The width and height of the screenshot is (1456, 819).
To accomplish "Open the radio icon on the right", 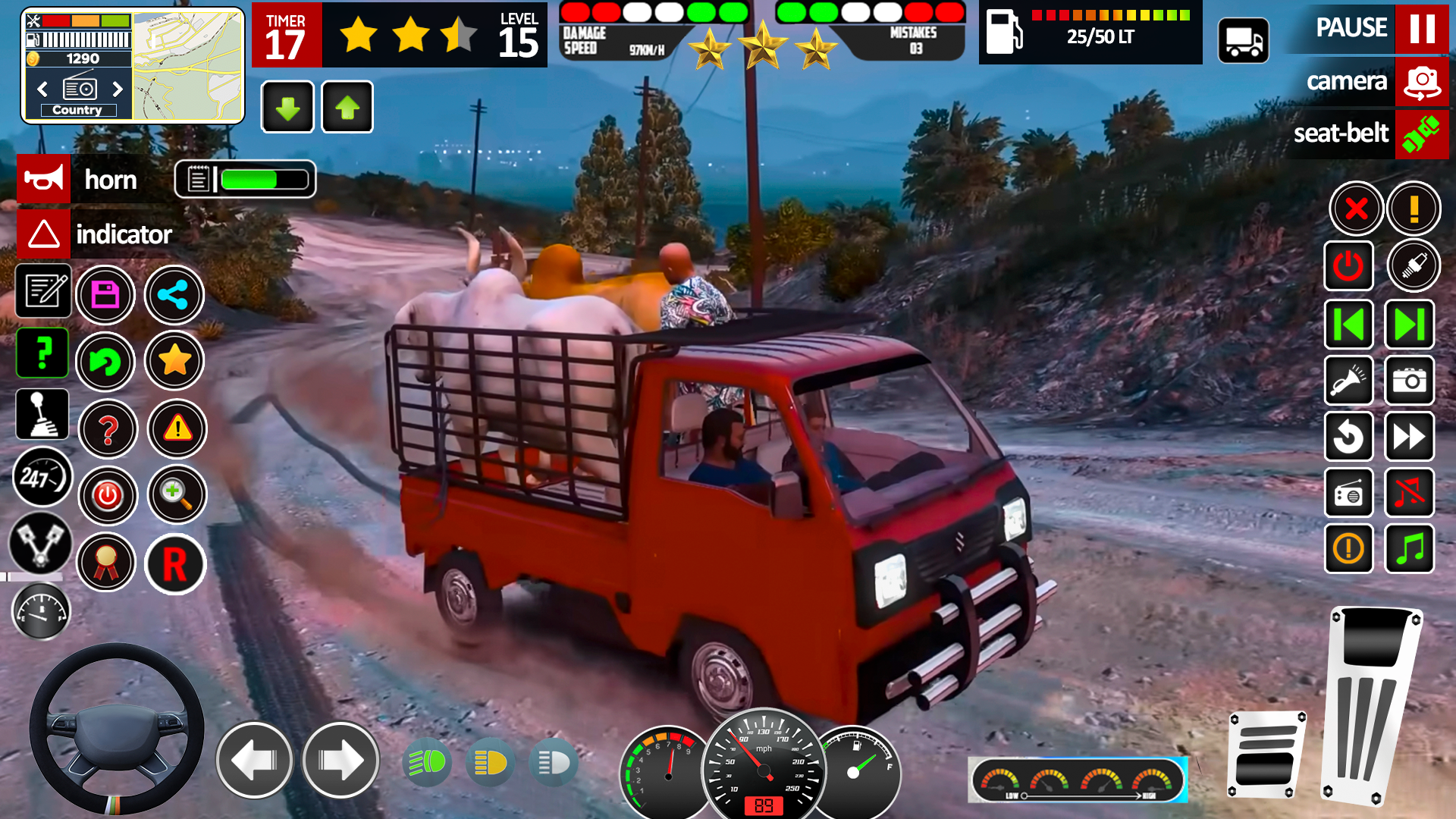I will [x=1349, y=493].
